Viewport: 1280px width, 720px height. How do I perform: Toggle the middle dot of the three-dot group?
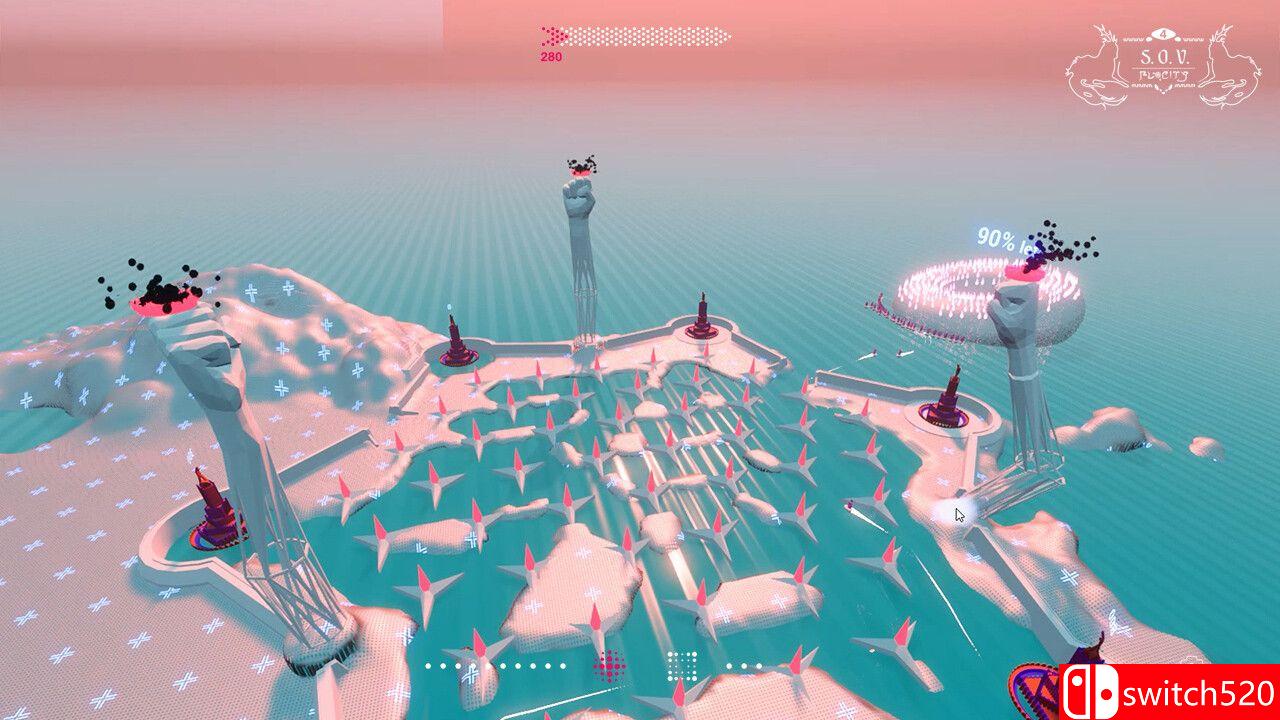[x=744, y=664]
